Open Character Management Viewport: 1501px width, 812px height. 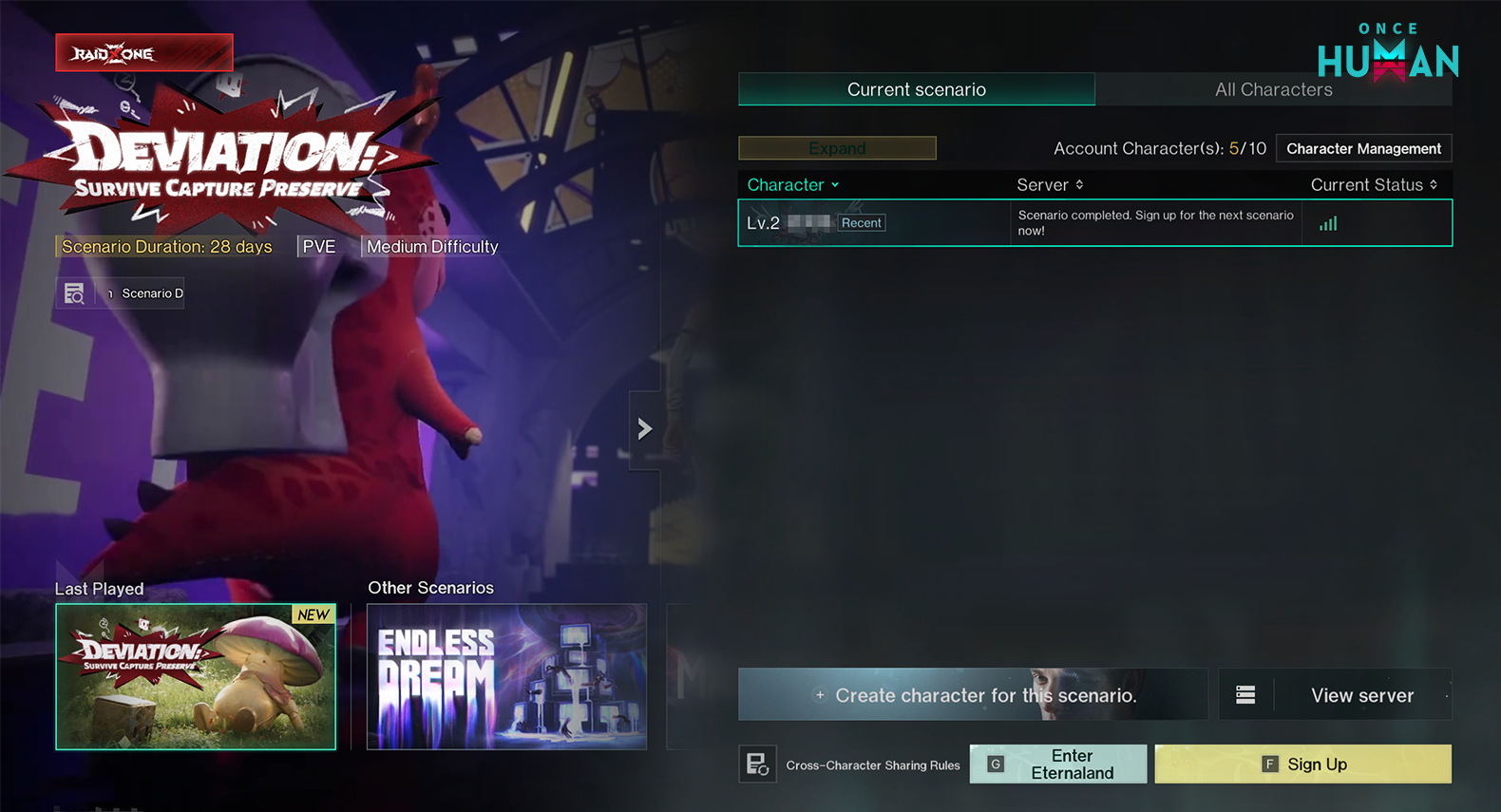coord(1363,148)
